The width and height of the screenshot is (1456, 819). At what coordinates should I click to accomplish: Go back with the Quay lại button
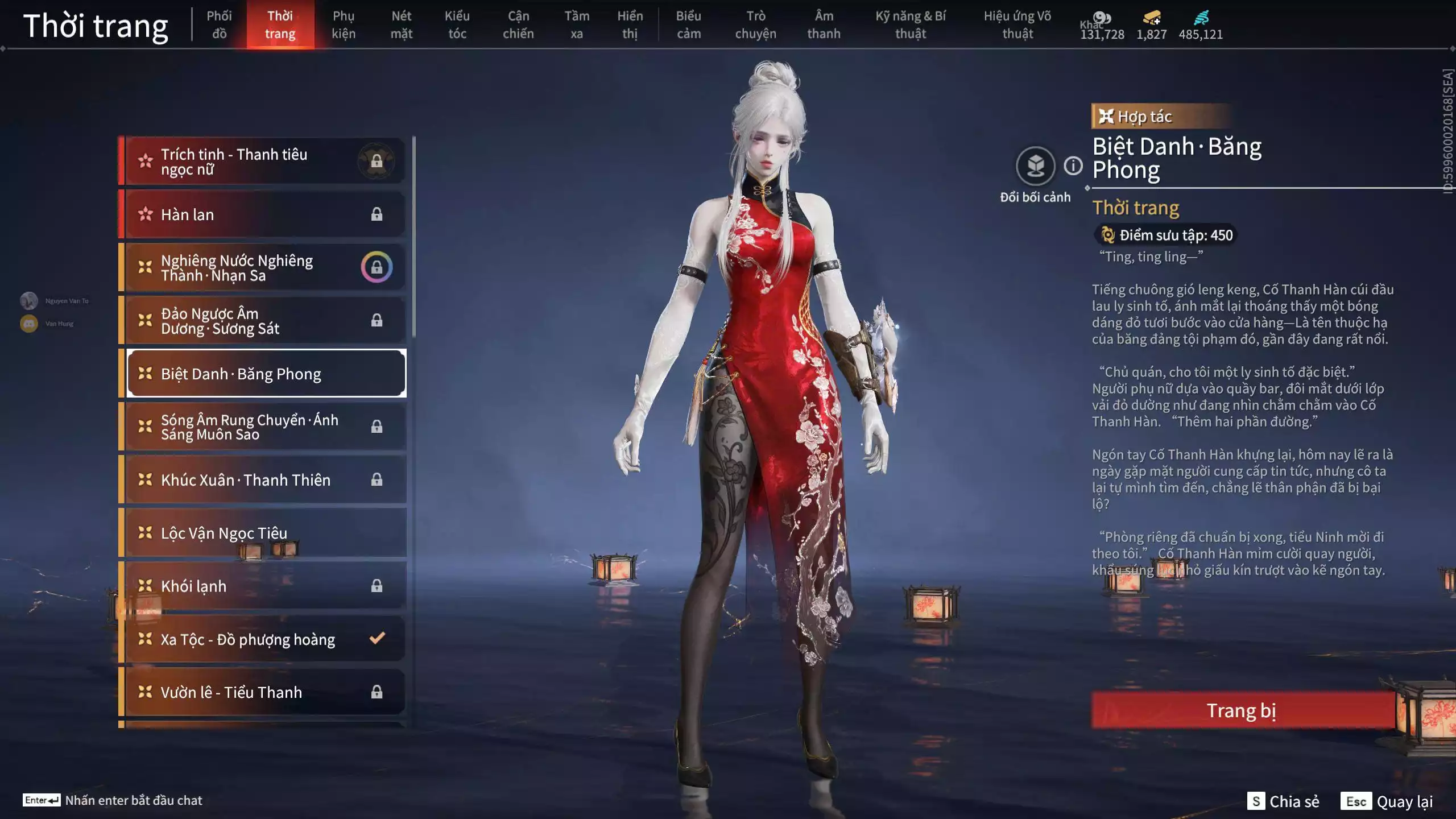point(1387,801)
